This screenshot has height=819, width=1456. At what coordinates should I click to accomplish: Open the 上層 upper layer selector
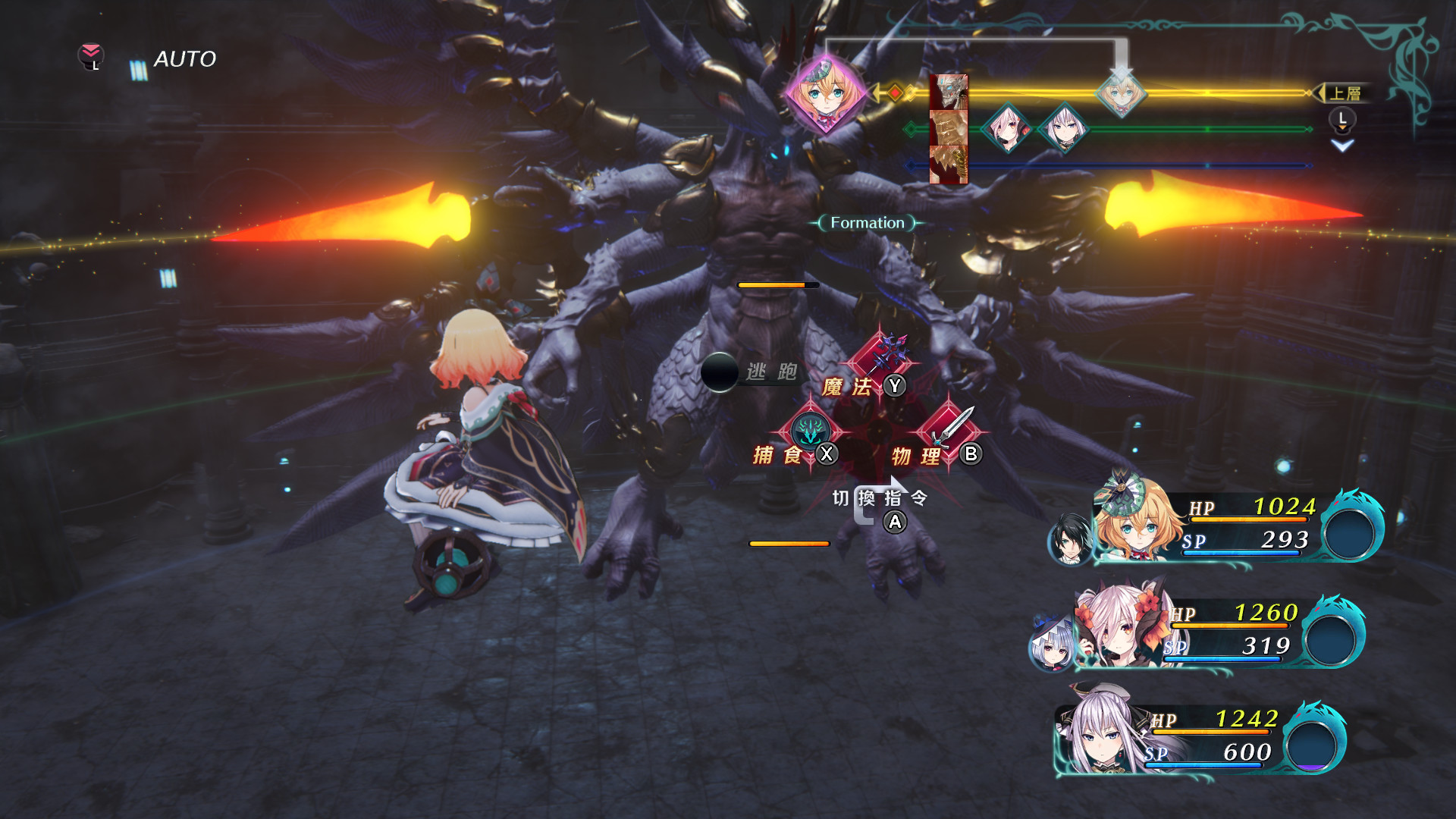coord(1348,91)
